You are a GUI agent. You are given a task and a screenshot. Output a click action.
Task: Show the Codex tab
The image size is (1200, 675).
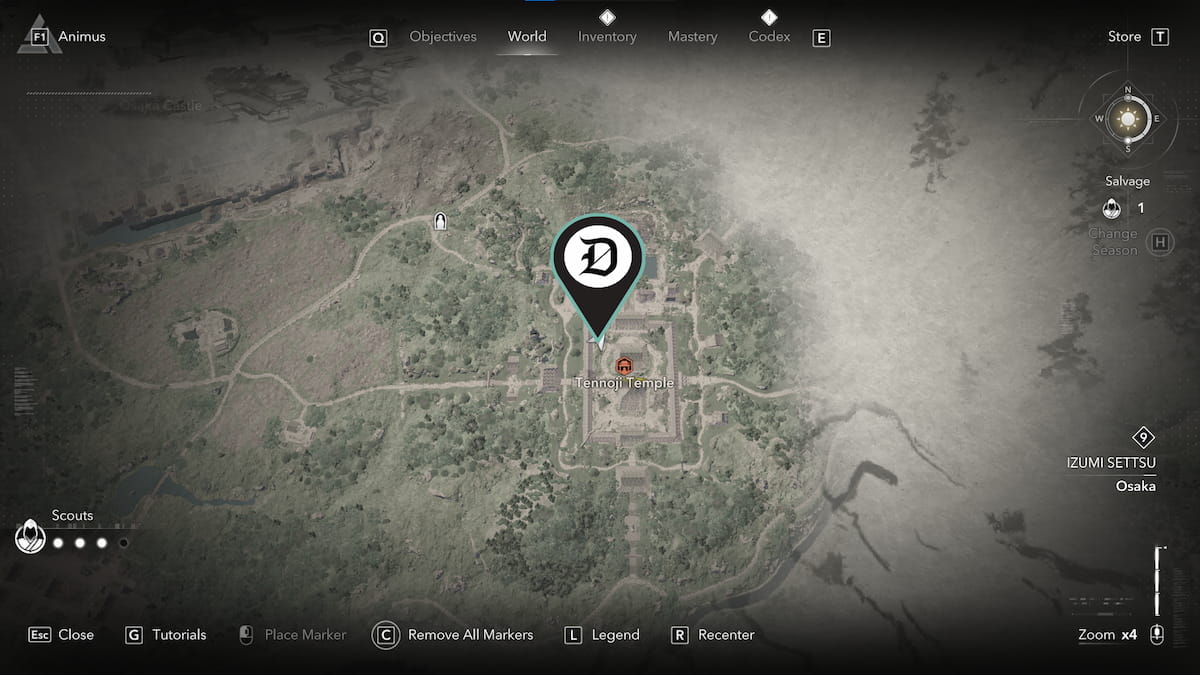(x=769, y=37)
